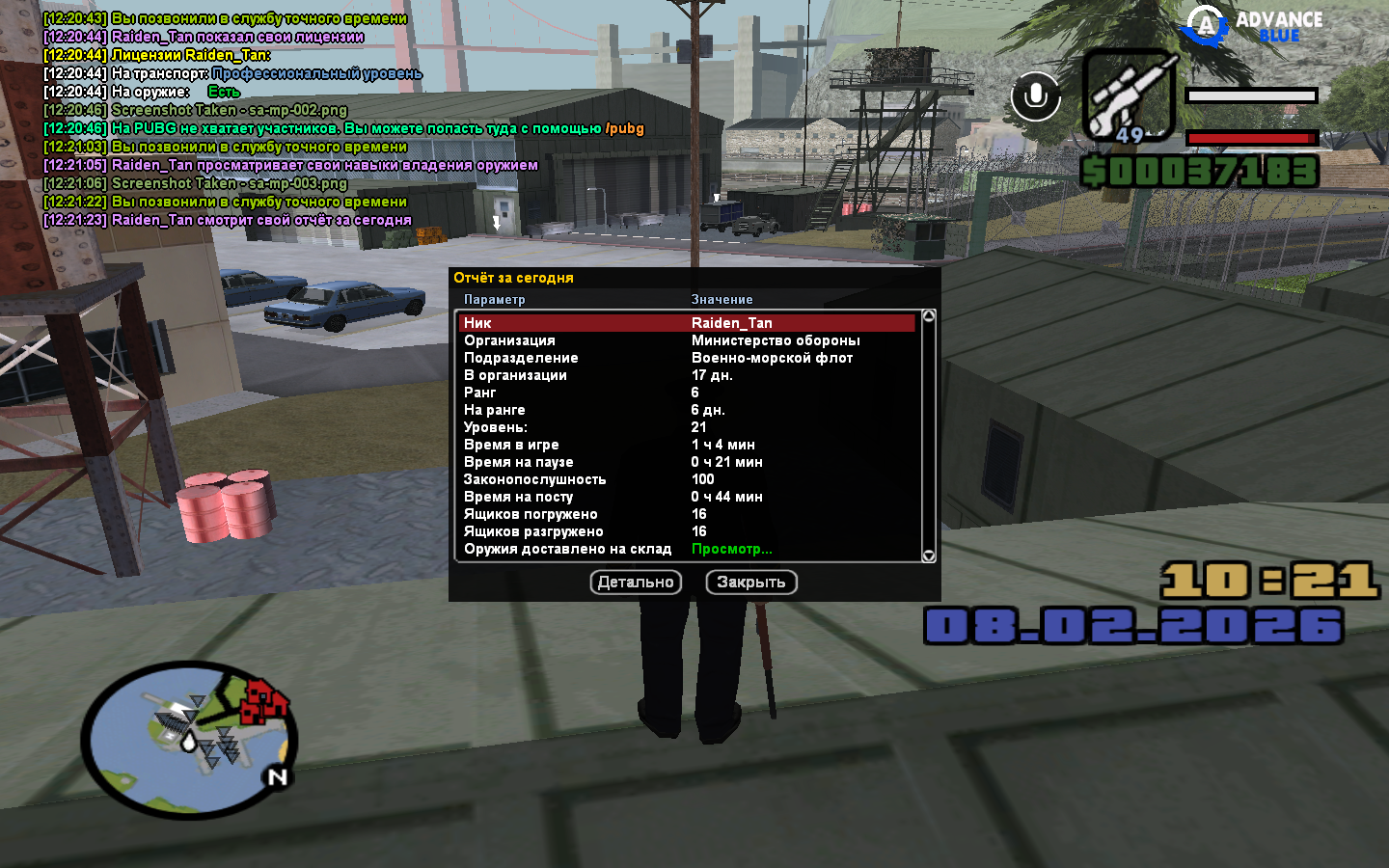Open the Оружия доставлено на склад row

(x=687, y=549)
